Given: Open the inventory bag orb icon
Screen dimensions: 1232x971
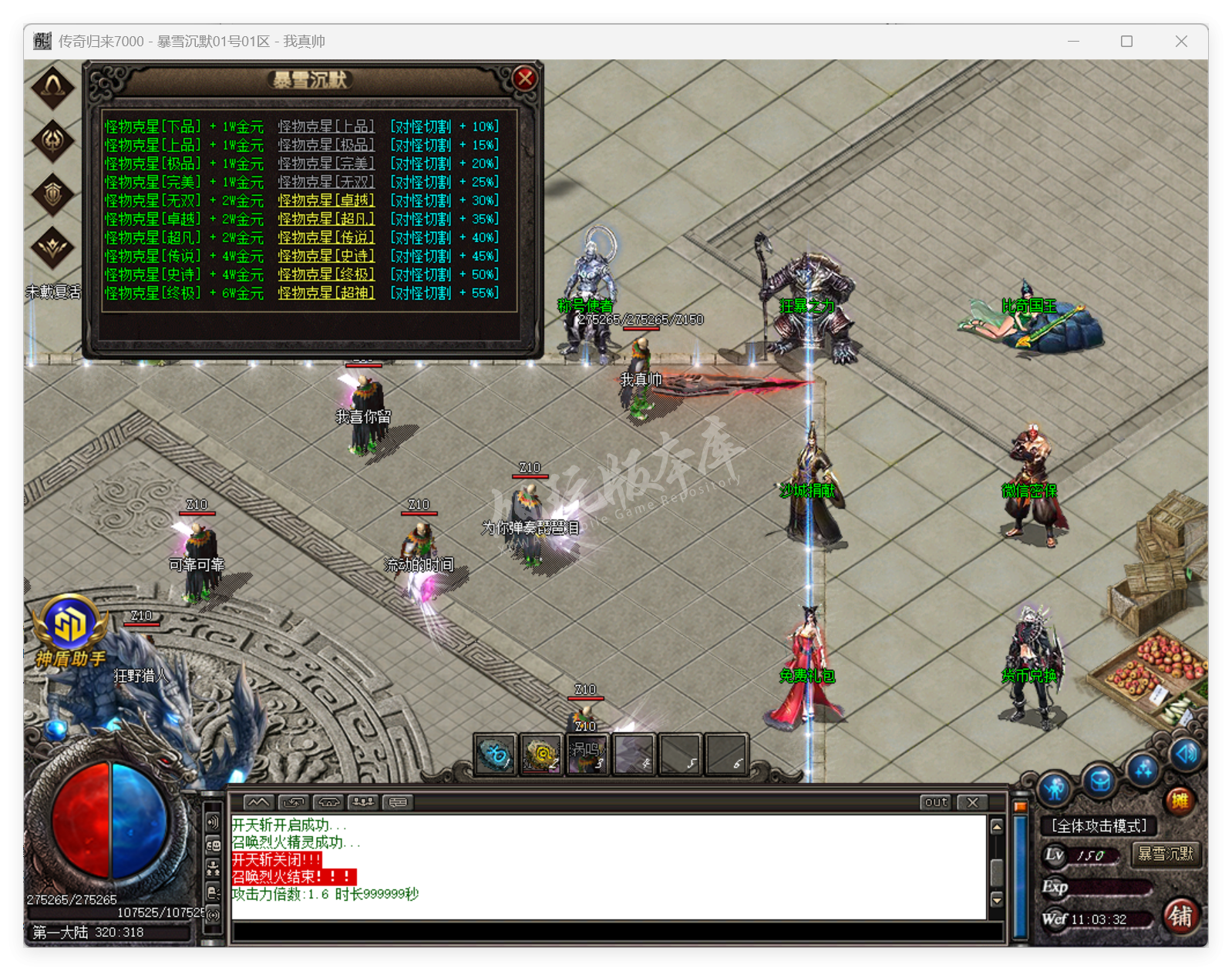Looking at the screenshot, I should [x=1098, y=778].
